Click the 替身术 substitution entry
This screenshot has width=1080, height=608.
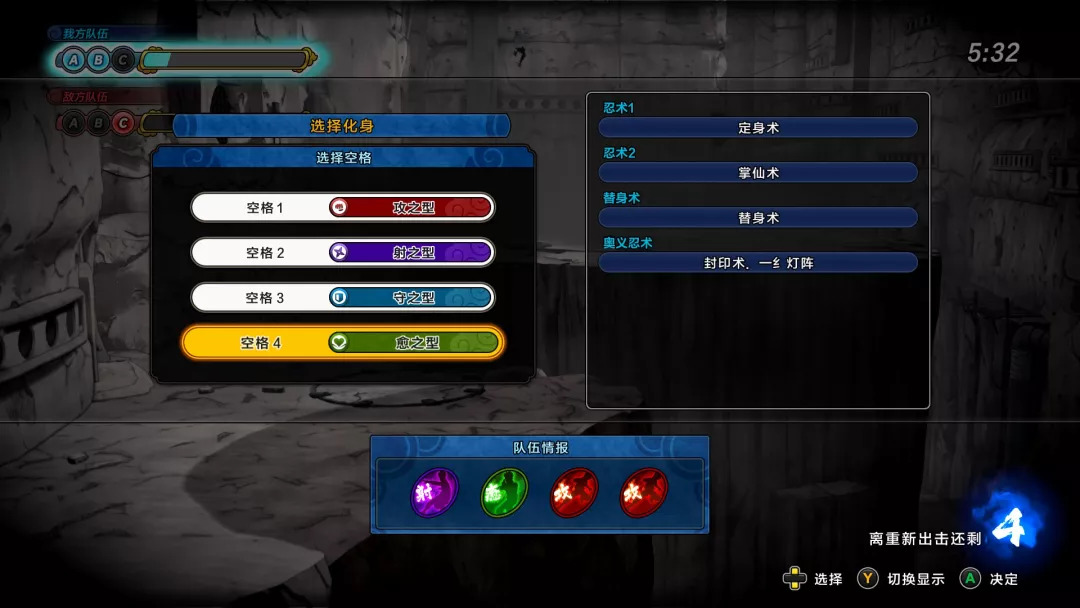758,218
